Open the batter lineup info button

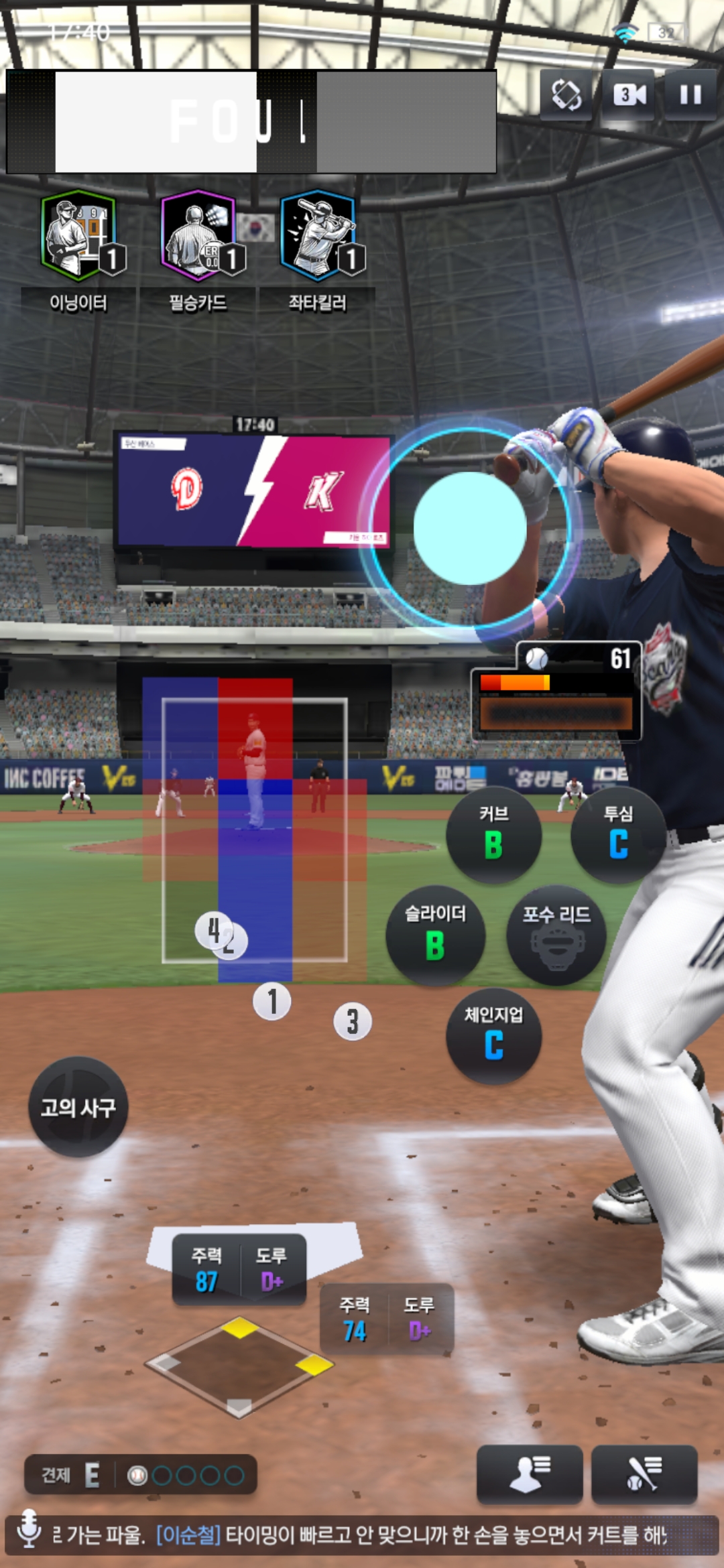pos(644,1474)
